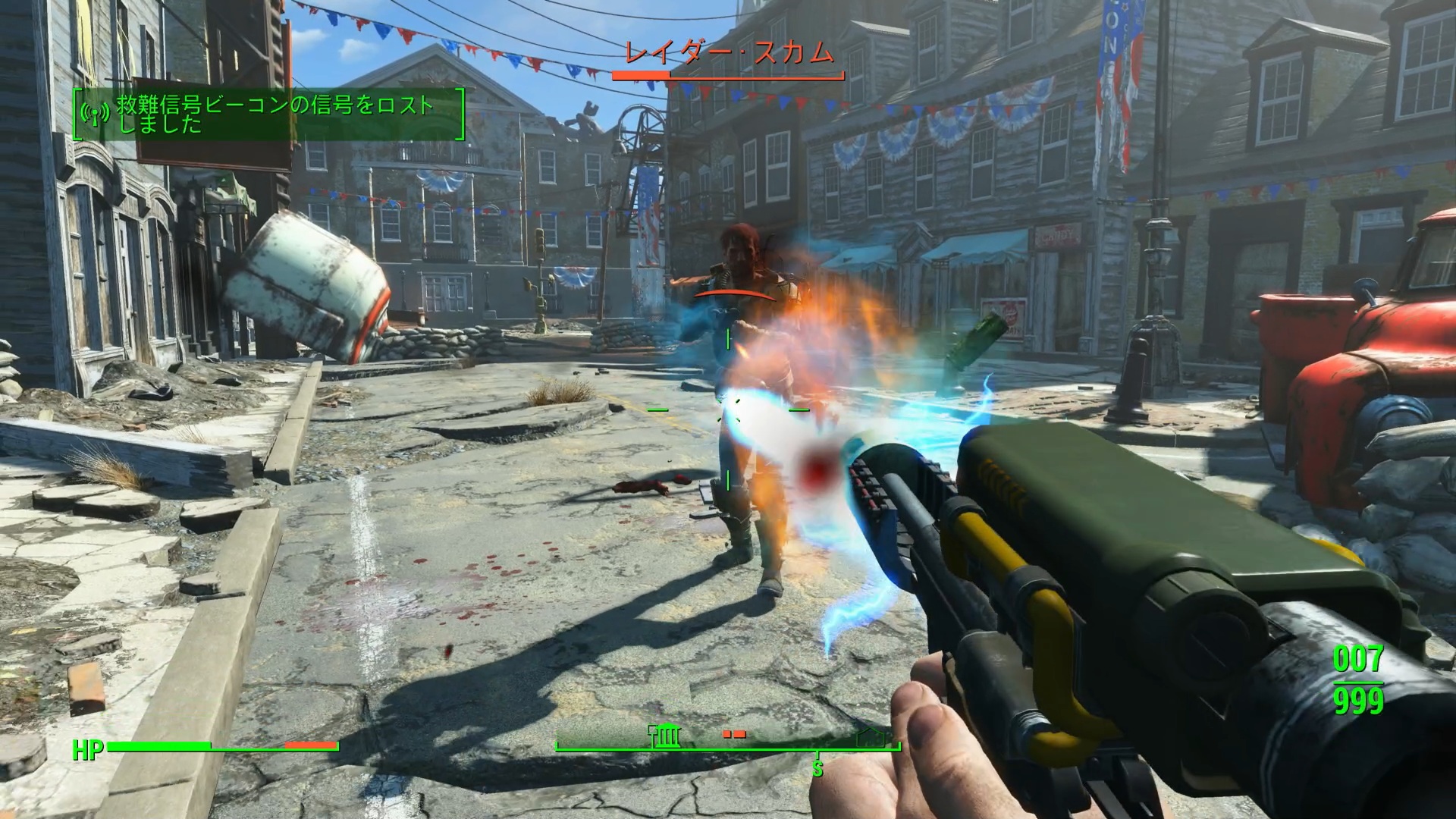Select the house marker on the compass
Viewport: 1456px width, 819px height.
(872, 736)
